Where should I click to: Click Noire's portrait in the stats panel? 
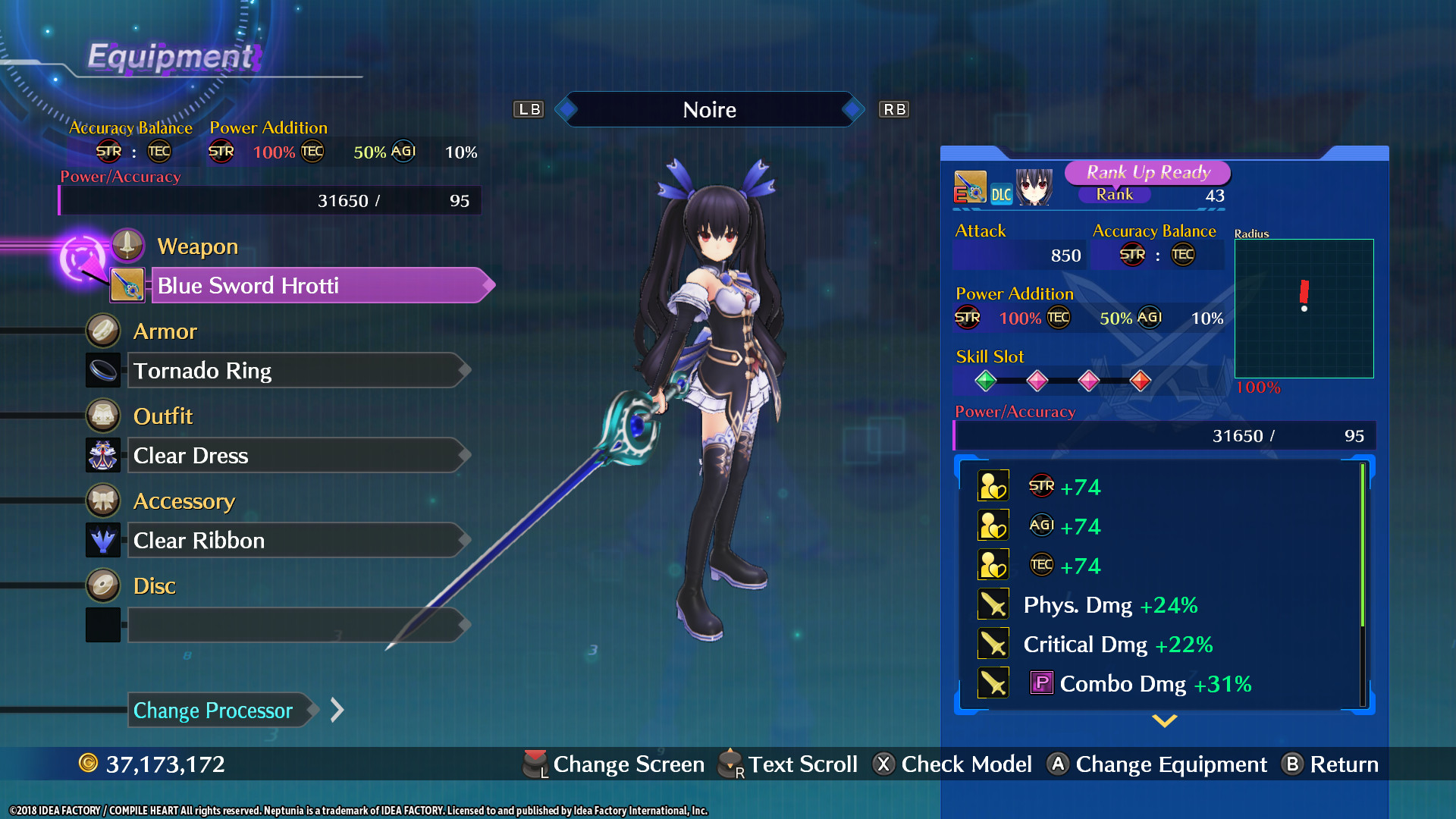(x=1034, y=188)
